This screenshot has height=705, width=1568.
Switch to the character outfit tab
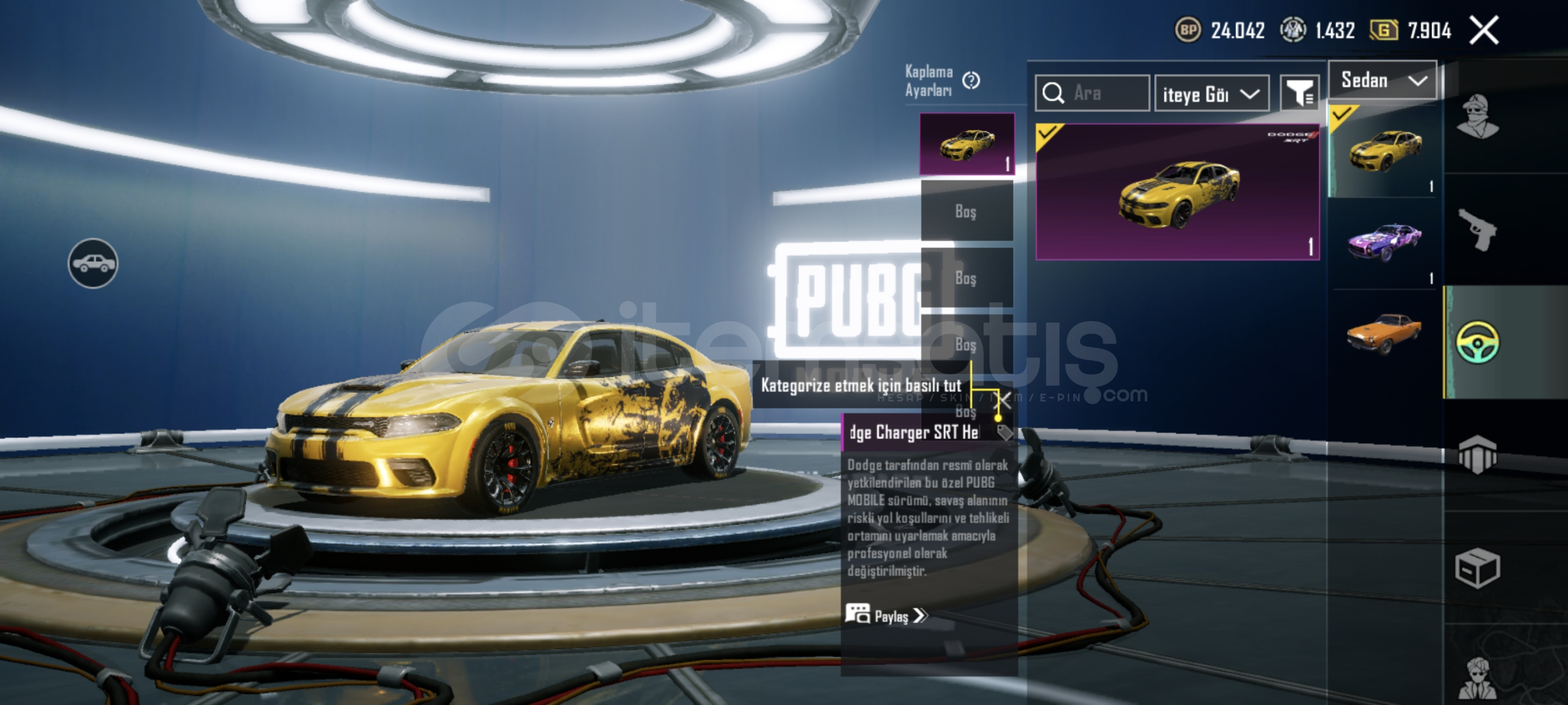coord(1478,117)
